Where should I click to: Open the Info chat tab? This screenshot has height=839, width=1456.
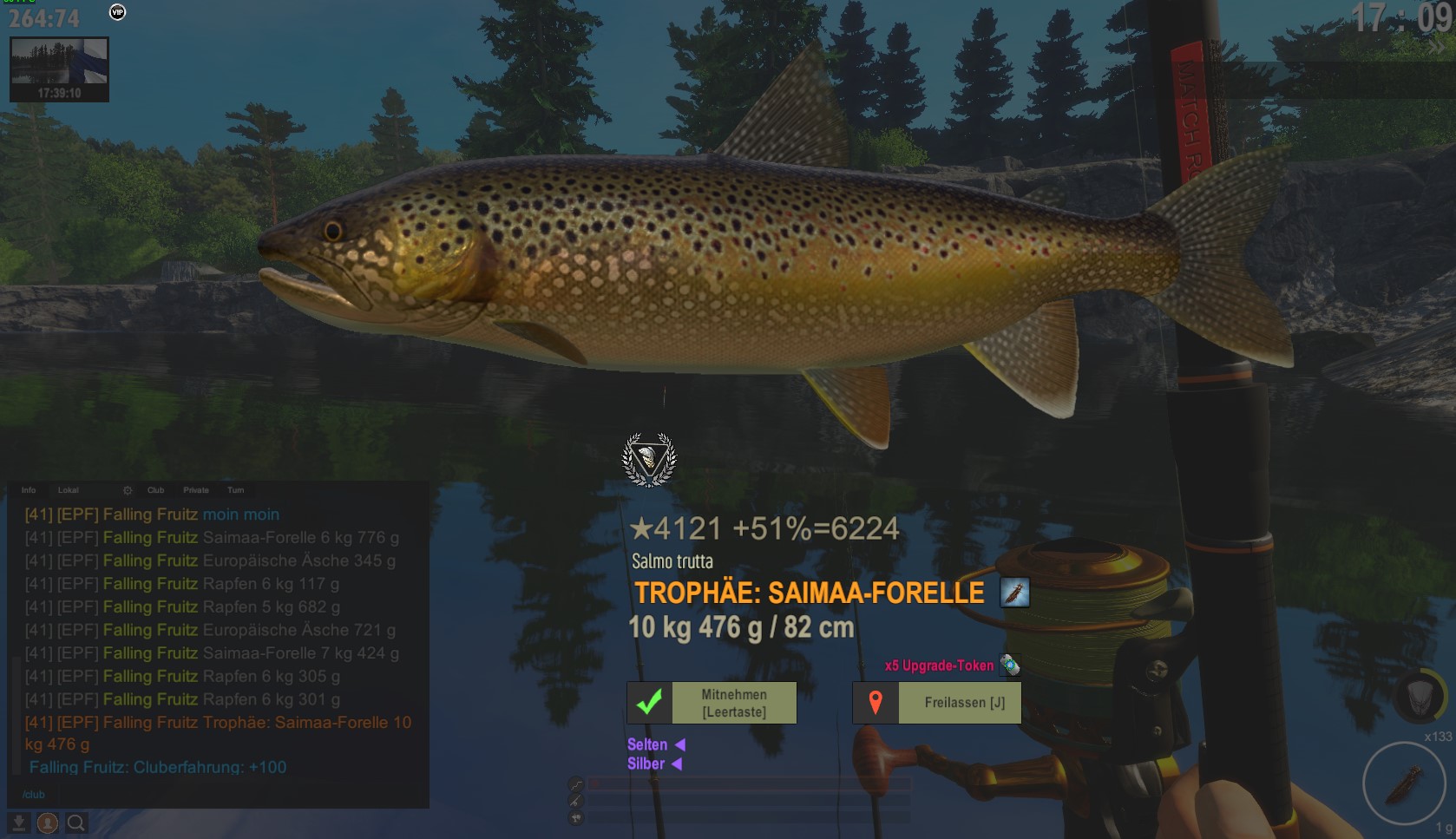29,490
